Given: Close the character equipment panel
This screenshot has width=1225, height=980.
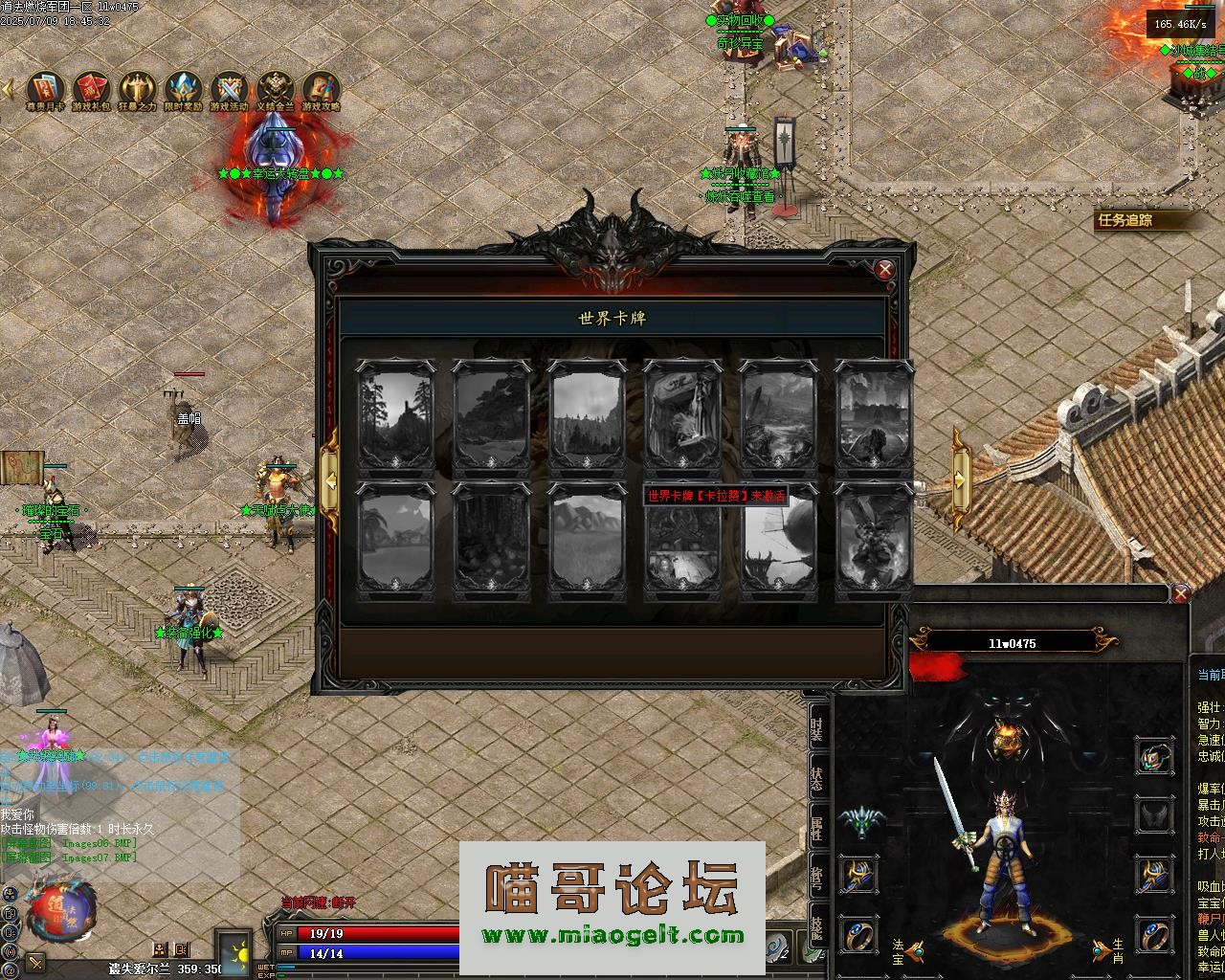Looking at the screenshot, I should point(1181,594).
